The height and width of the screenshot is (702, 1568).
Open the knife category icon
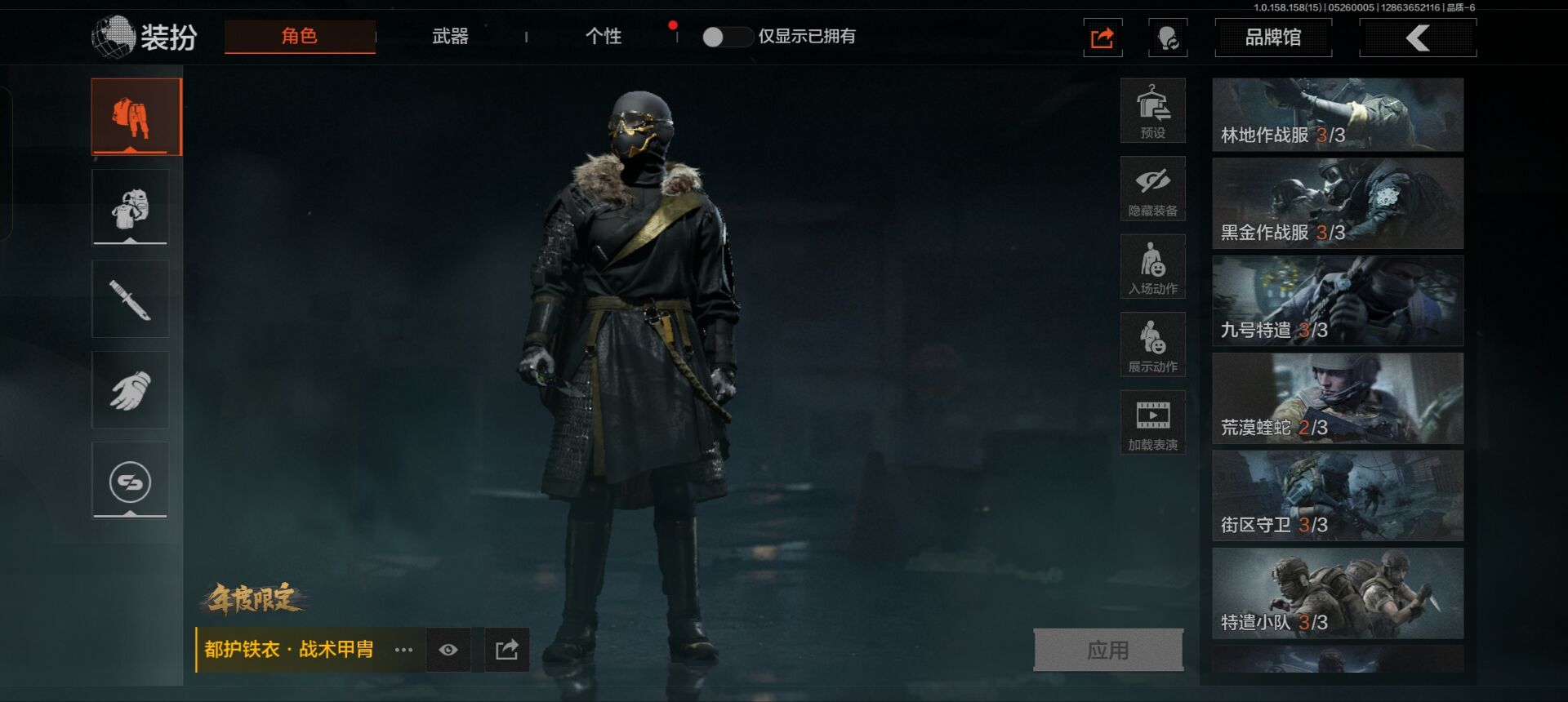click(131, 299)
